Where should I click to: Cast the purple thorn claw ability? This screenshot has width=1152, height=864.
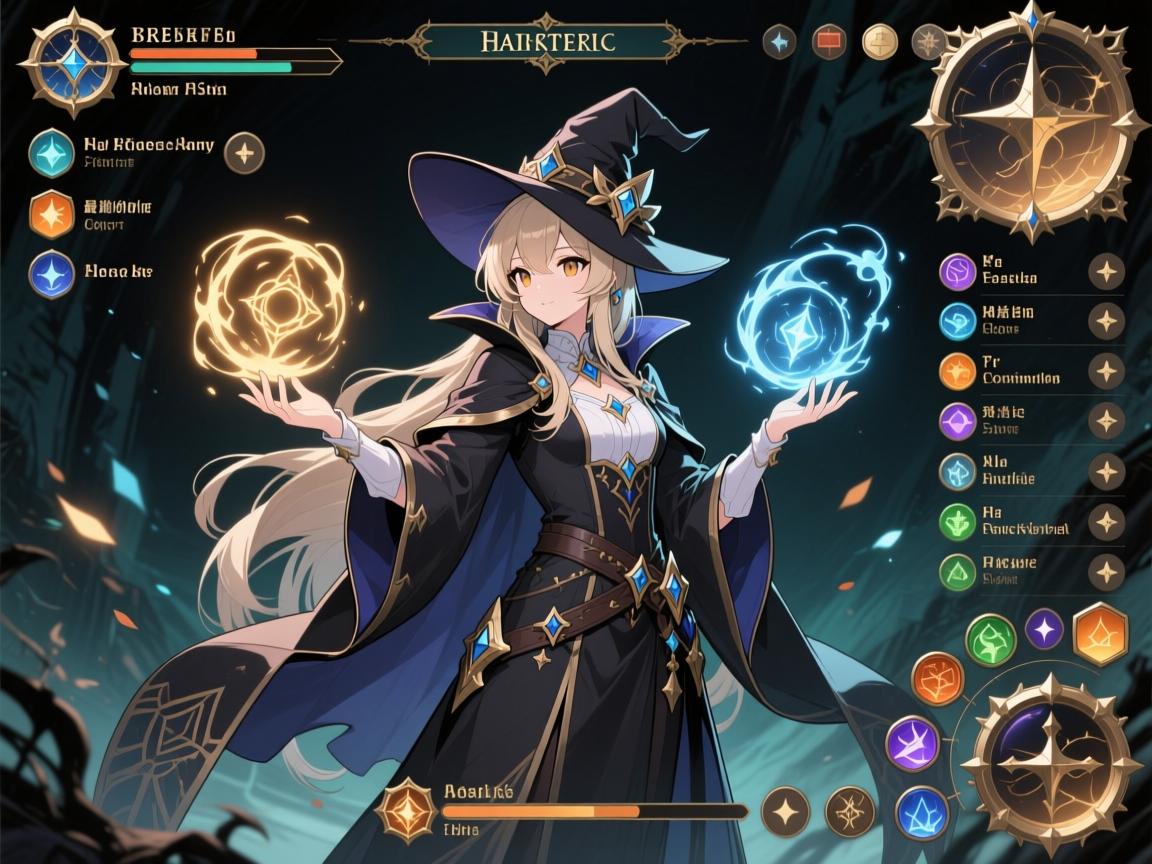point(912,744)
